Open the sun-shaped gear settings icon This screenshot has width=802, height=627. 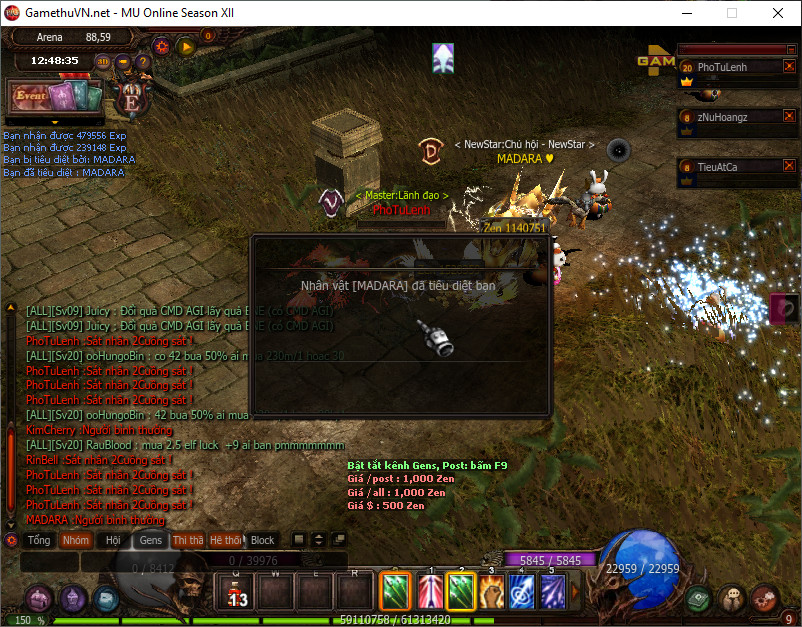pyautogui.click(x=161, y=46)
